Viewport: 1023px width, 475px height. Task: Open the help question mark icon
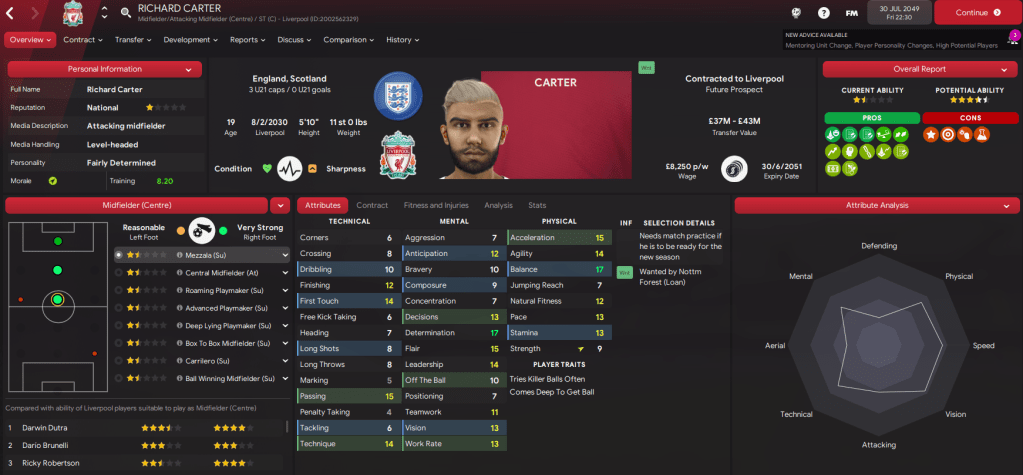[x=823, y=13]
